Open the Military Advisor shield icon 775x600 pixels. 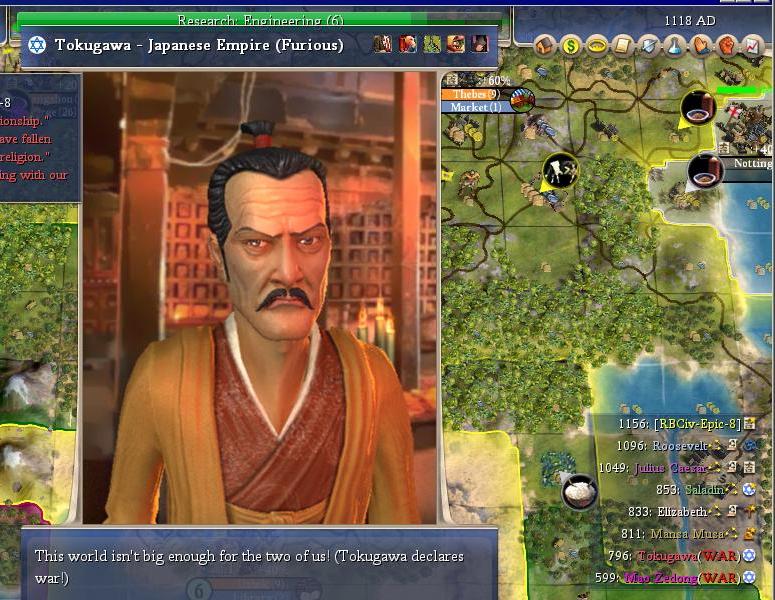click(649, 45)
